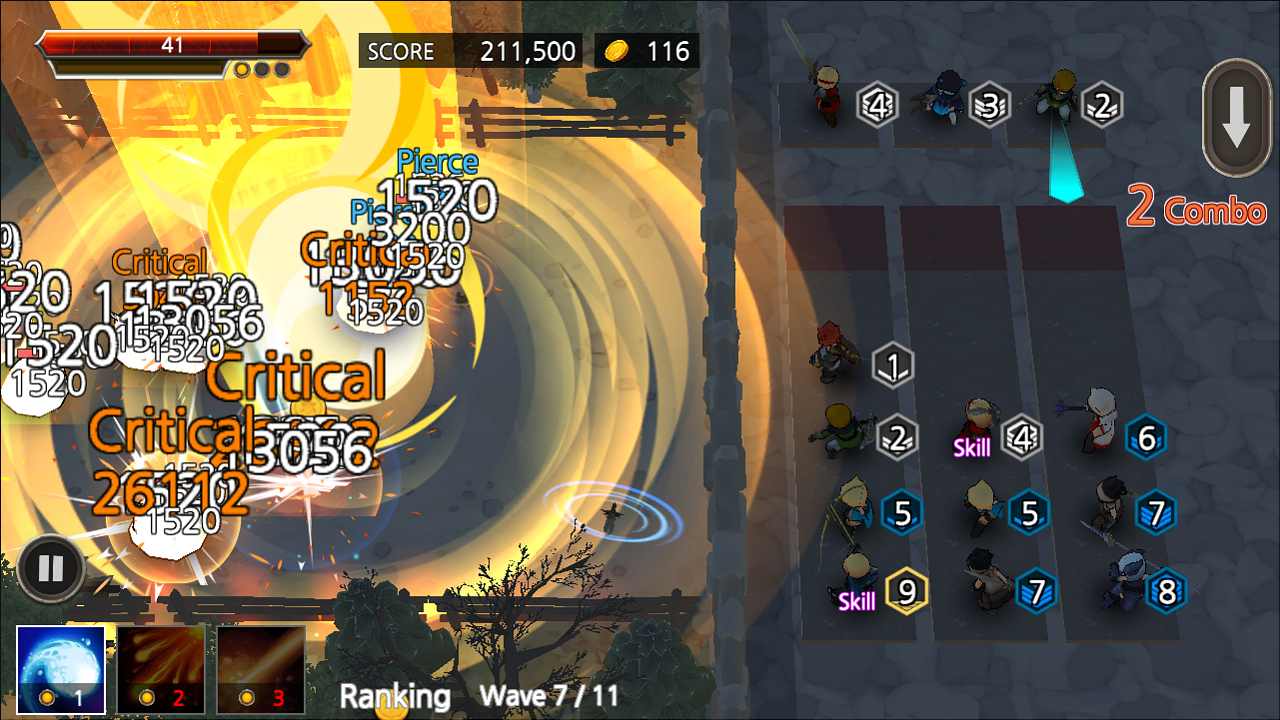Viewport: 1280px width, 720px height.
Task: Tap the 2 Combo counter
Action: point(1196,212)
